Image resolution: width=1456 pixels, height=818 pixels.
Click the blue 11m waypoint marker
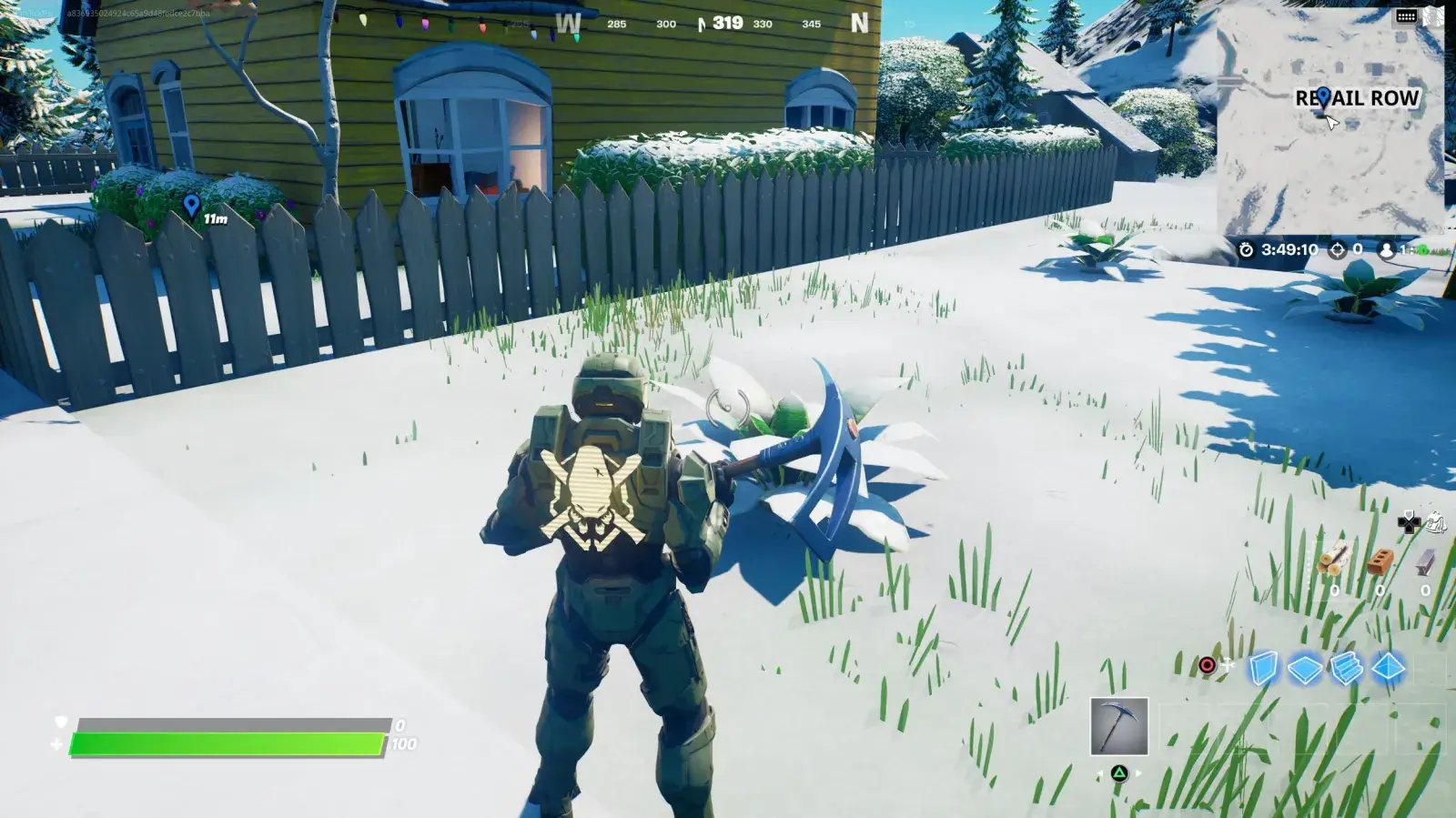tap(192, 207)
